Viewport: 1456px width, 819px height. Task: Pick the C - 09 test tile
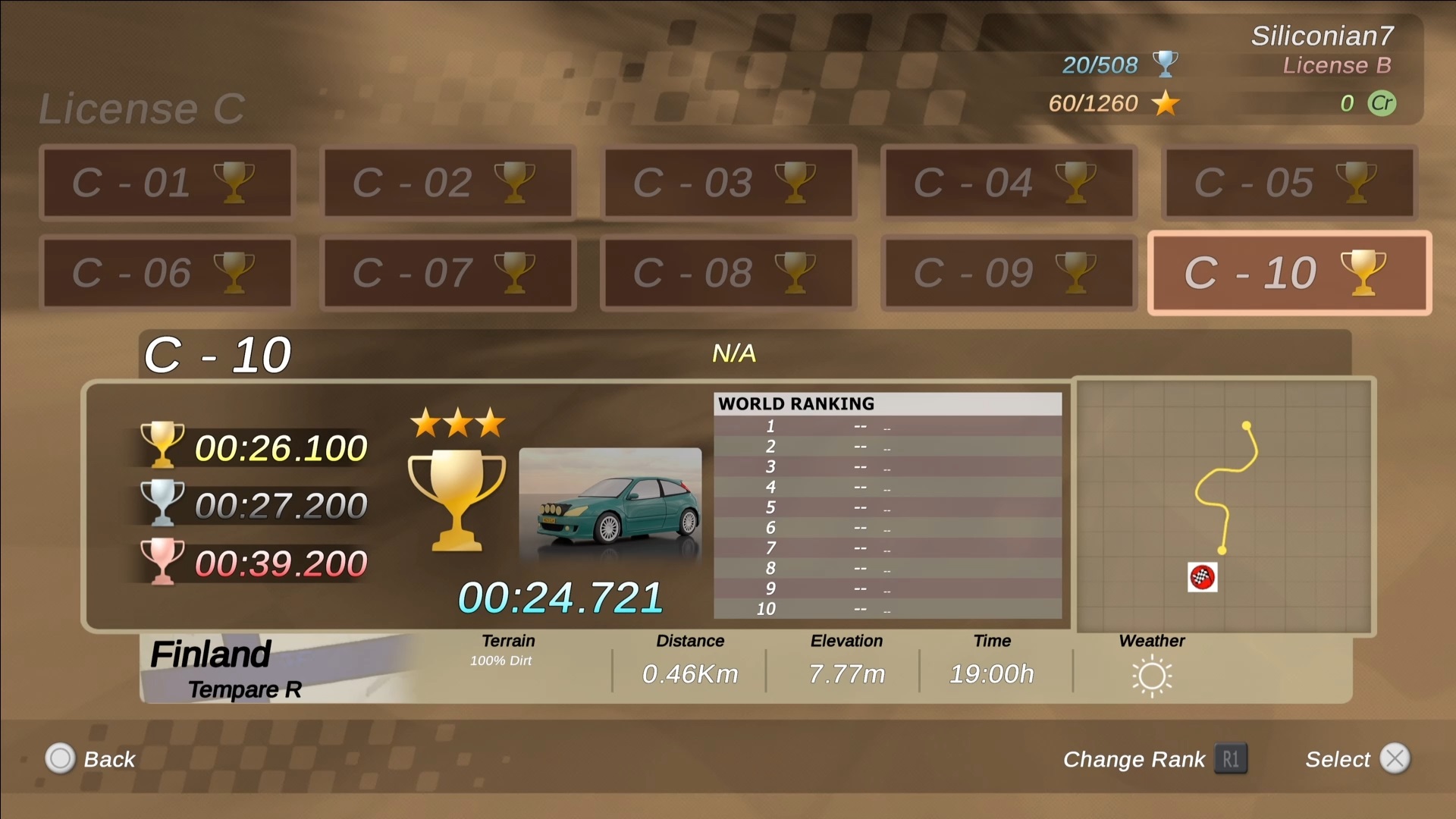pos(1009,273)
